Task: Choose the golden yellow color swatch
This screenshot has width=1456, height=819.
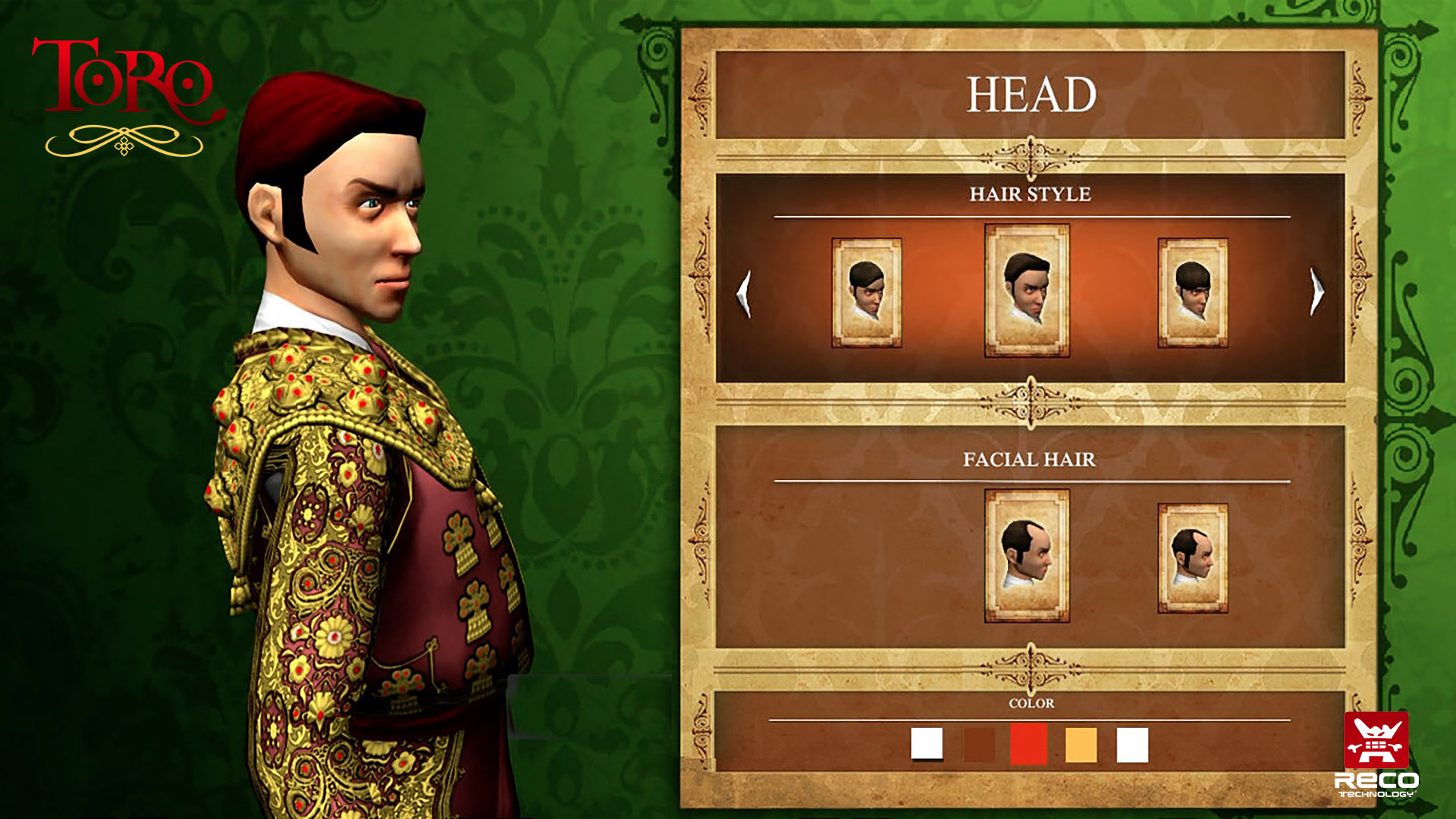Action: [x=1081, y=745]
